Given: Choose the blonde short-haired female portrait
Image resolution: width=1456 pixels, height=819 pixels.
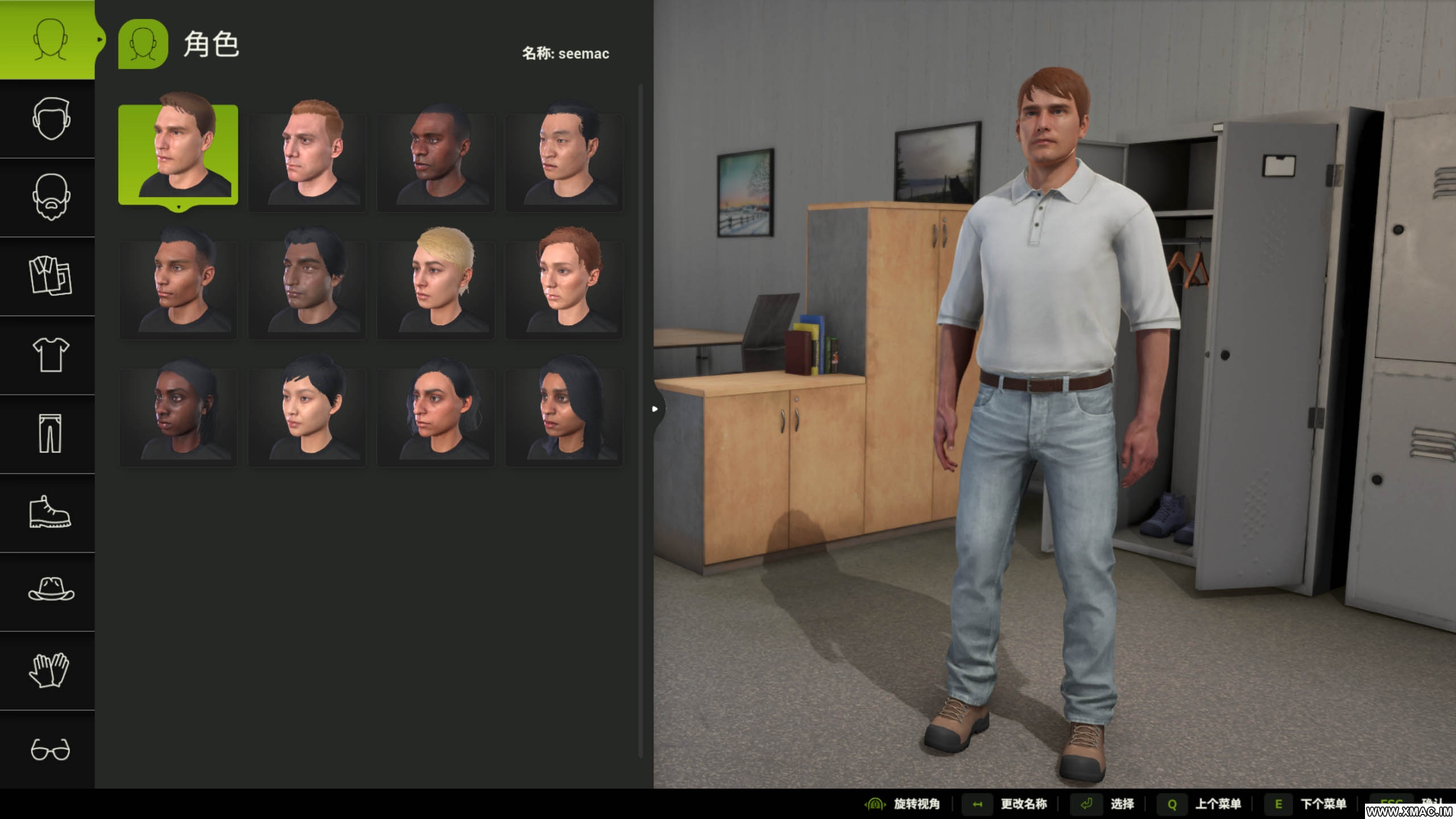Looking at the screenshot, I should coord(436,283).
